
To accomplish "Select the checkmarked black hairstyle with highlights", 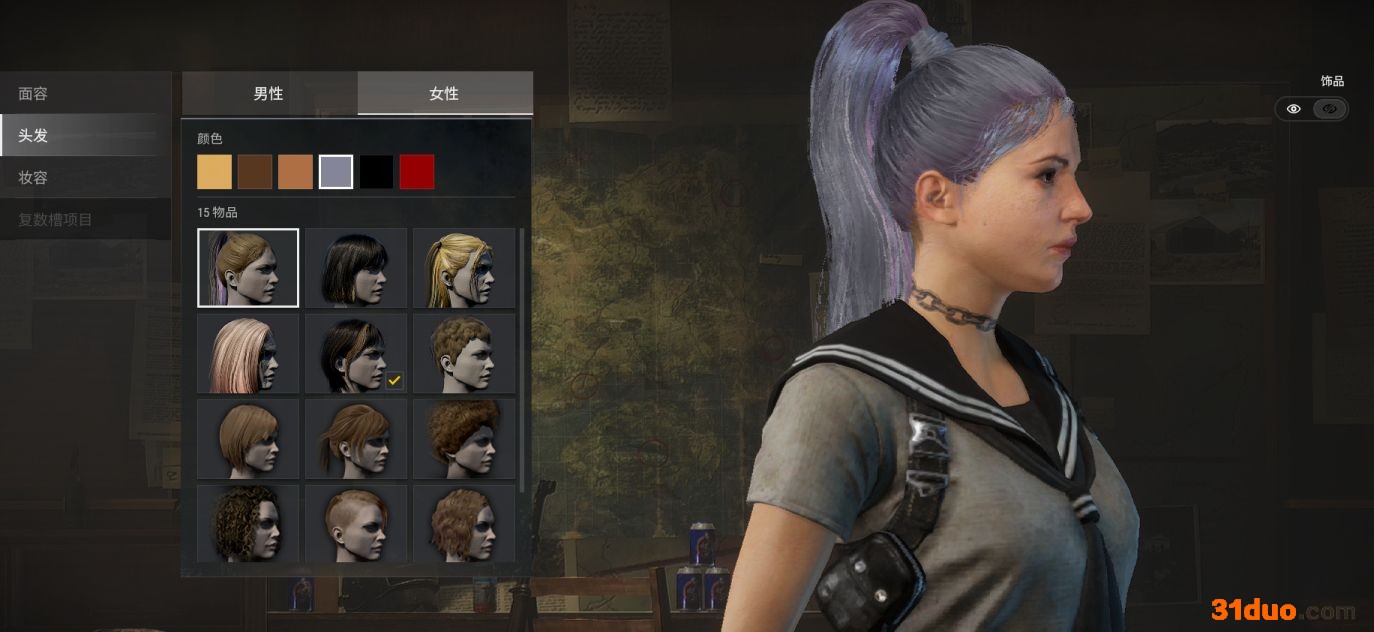I will [356, 353].
